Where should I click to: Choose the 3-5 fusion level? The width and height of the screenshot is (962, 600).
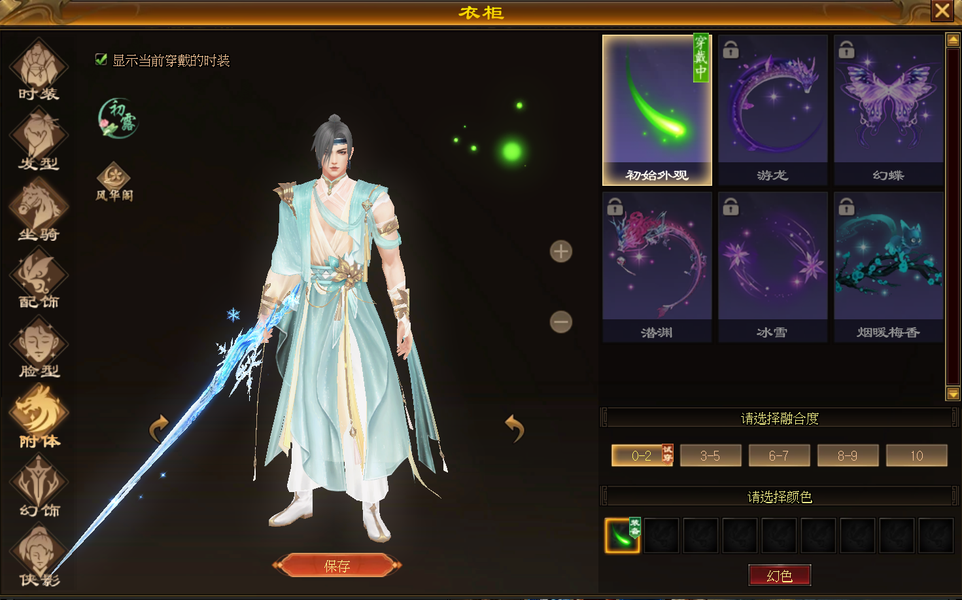coord(710,456)
